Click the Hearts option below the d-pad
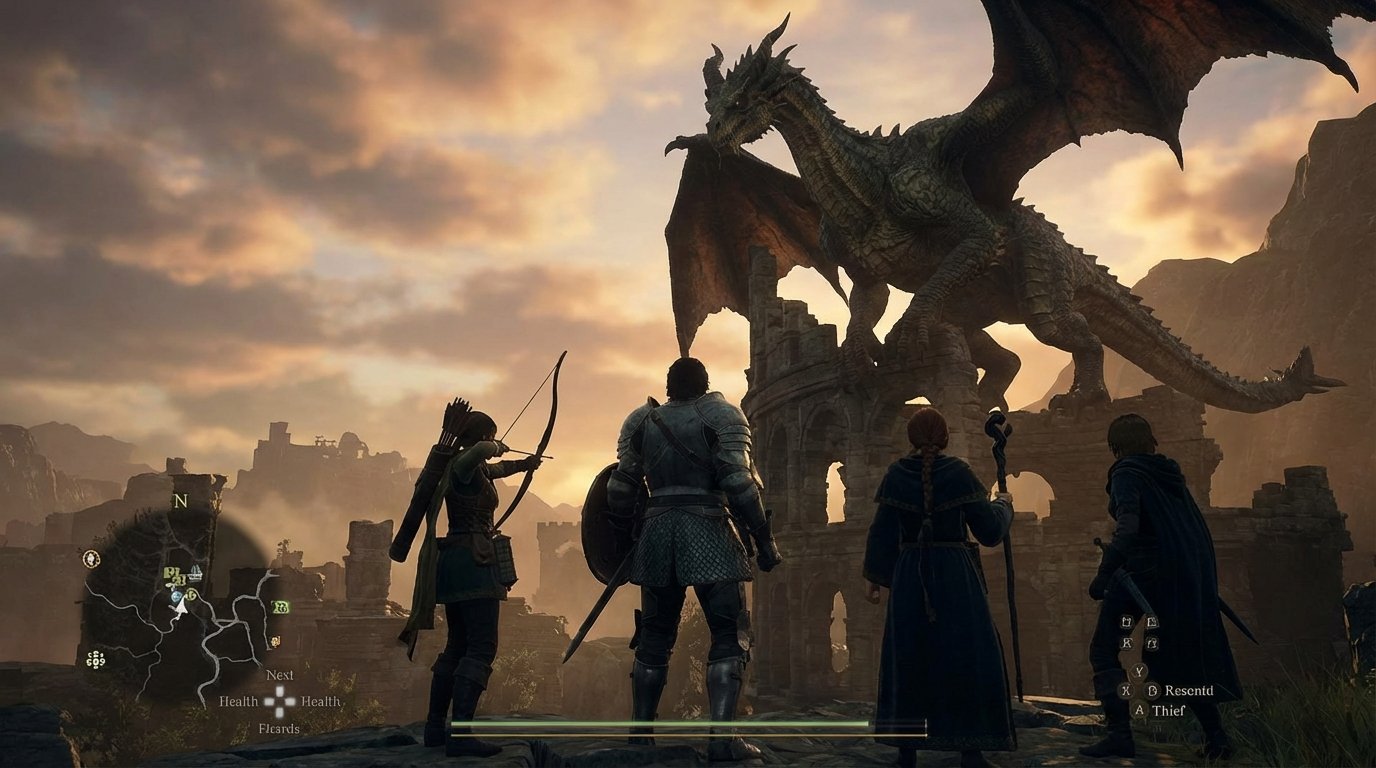The image size is (1376, 768). coord(278,729)
